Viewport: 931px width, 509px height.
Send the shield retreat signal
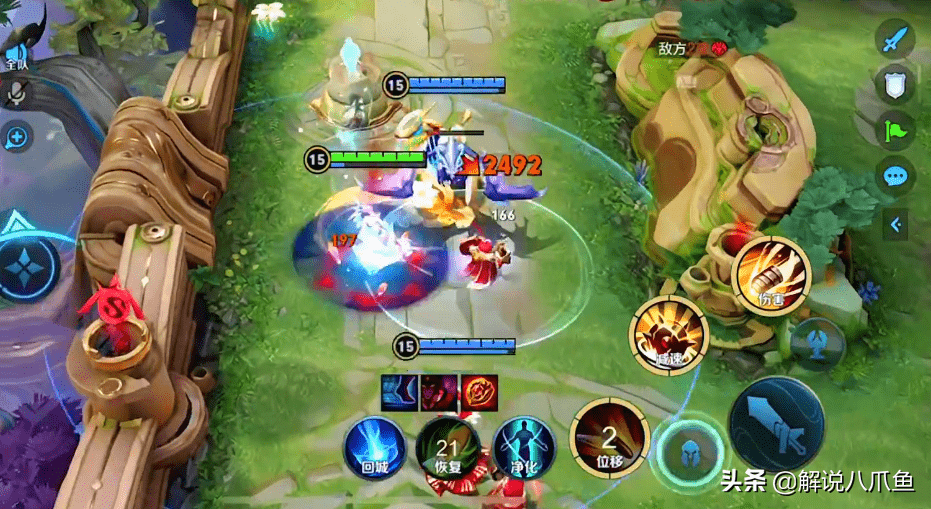click(894, 84)
